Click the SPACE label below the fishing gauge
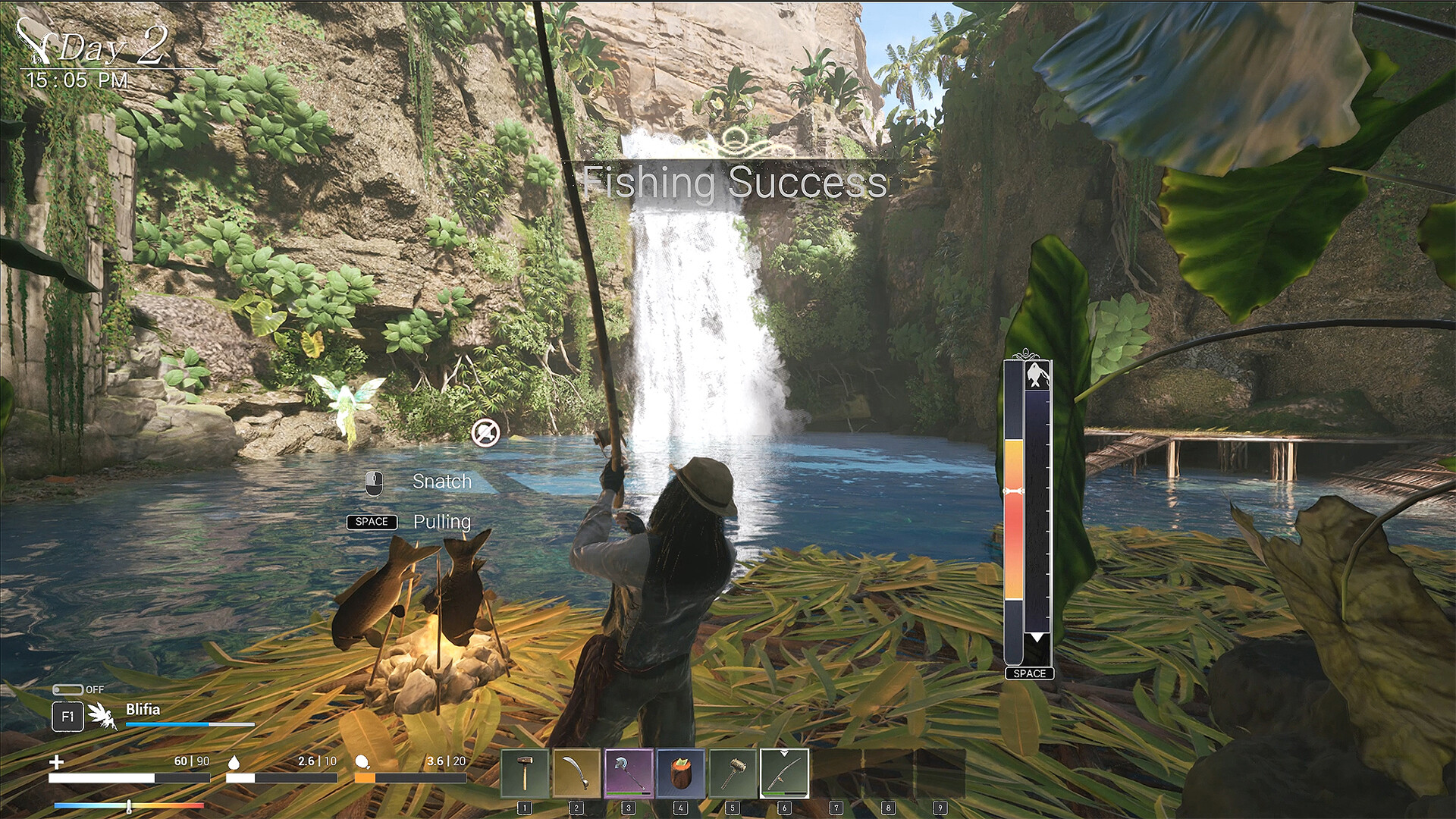Image resolution: width=1456 pixels, height=819 pixels. pos(1029,673)
